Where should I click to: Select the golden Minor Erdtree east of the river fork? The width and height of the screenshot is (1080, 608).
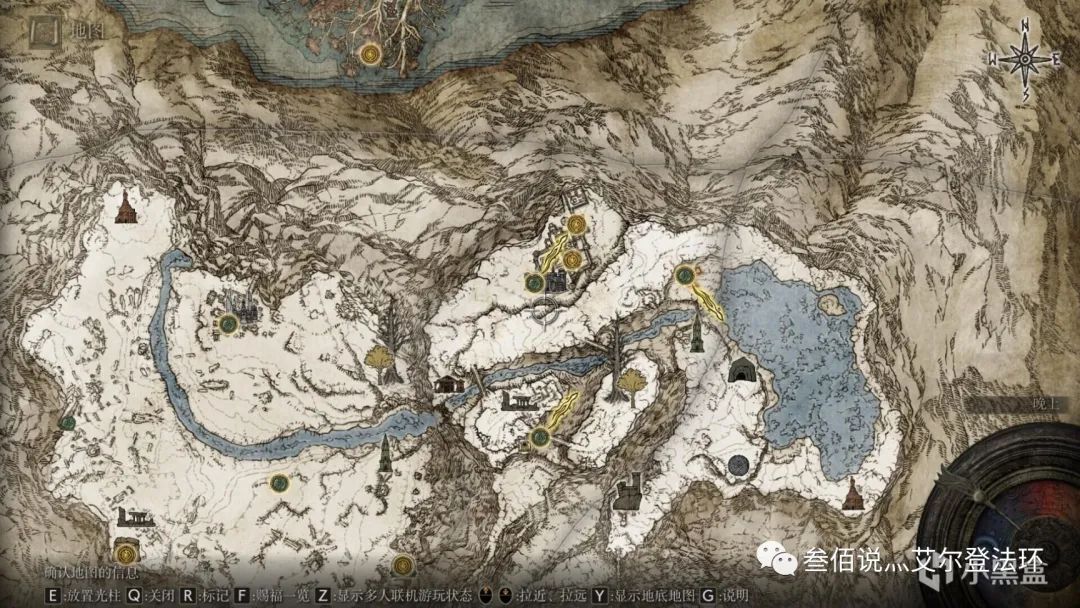631,383
